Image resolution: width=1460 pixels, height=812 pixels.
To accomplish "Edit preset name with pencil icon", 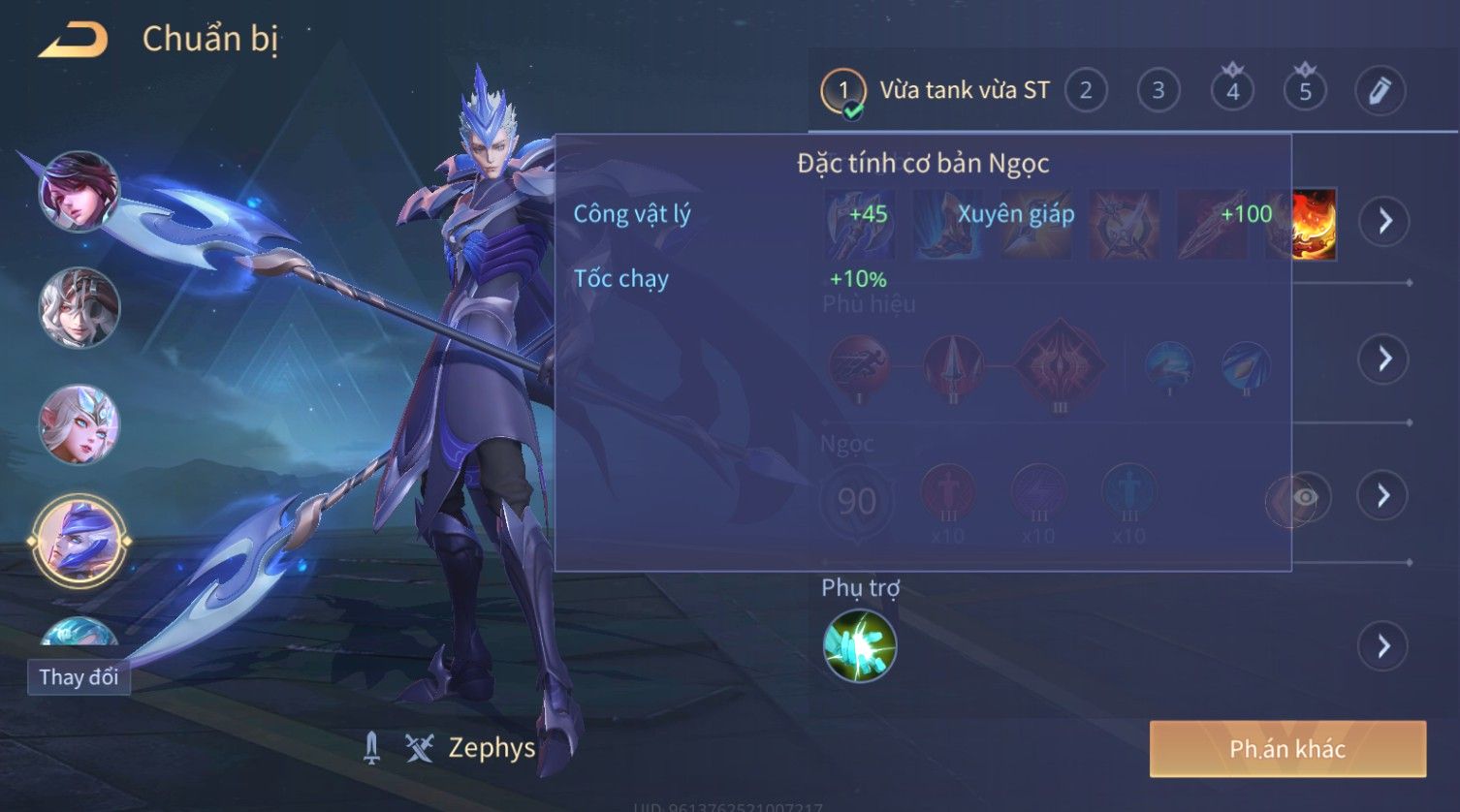I will 1380,91.
